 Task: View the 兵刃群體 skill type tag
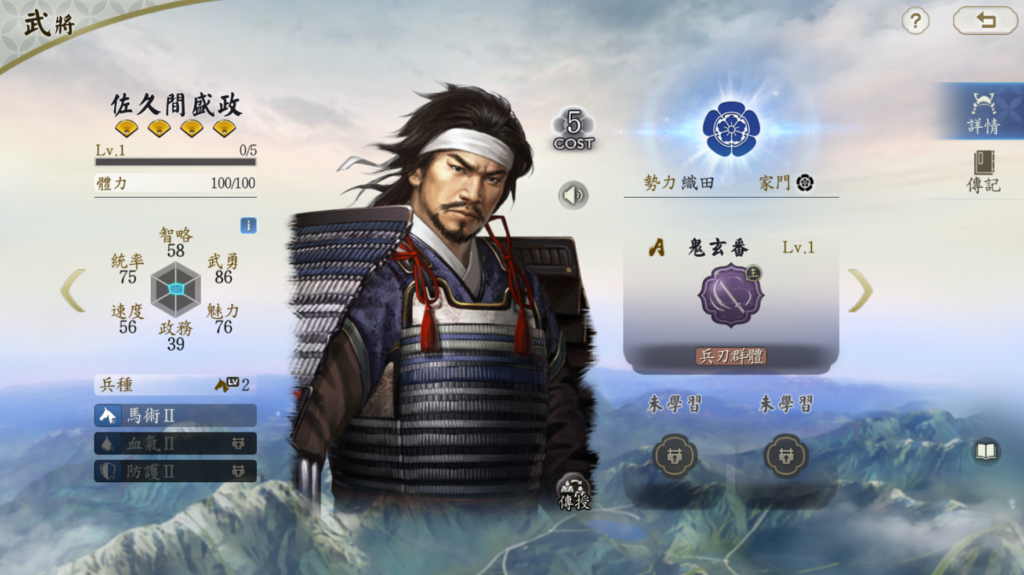pos(730,356)
